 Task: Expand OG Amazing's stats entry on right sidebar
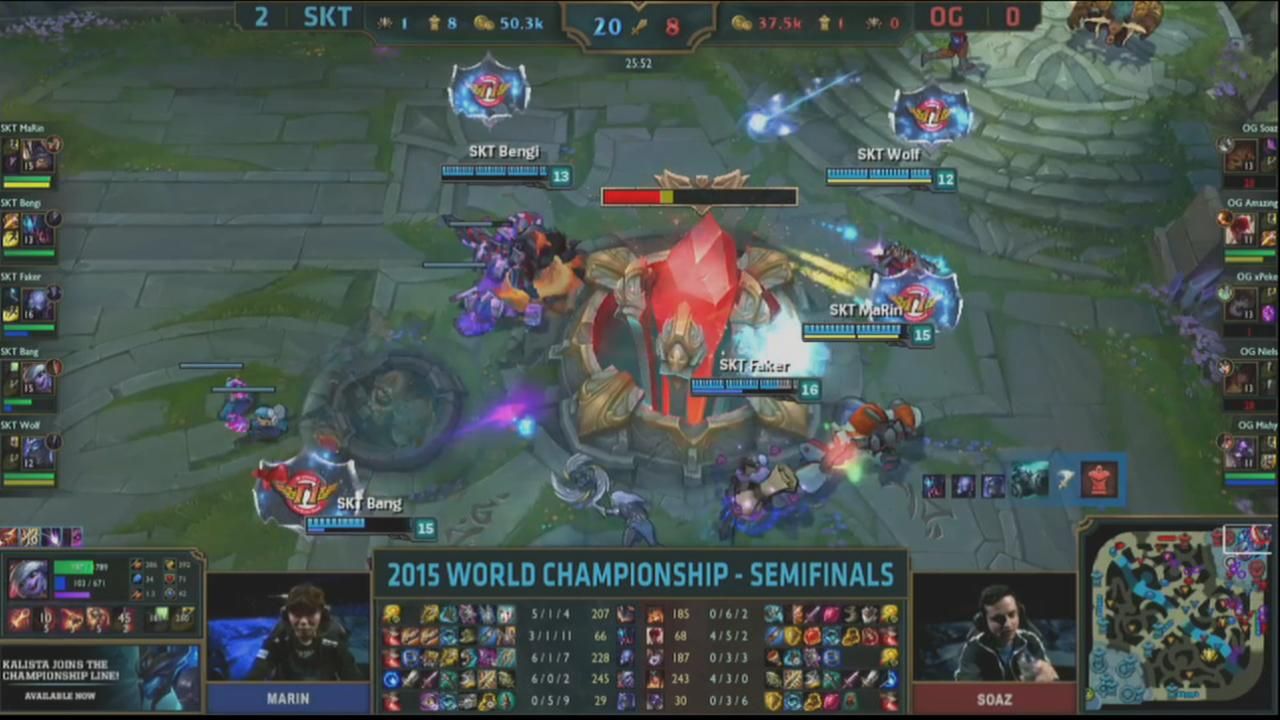point(1245,230)
